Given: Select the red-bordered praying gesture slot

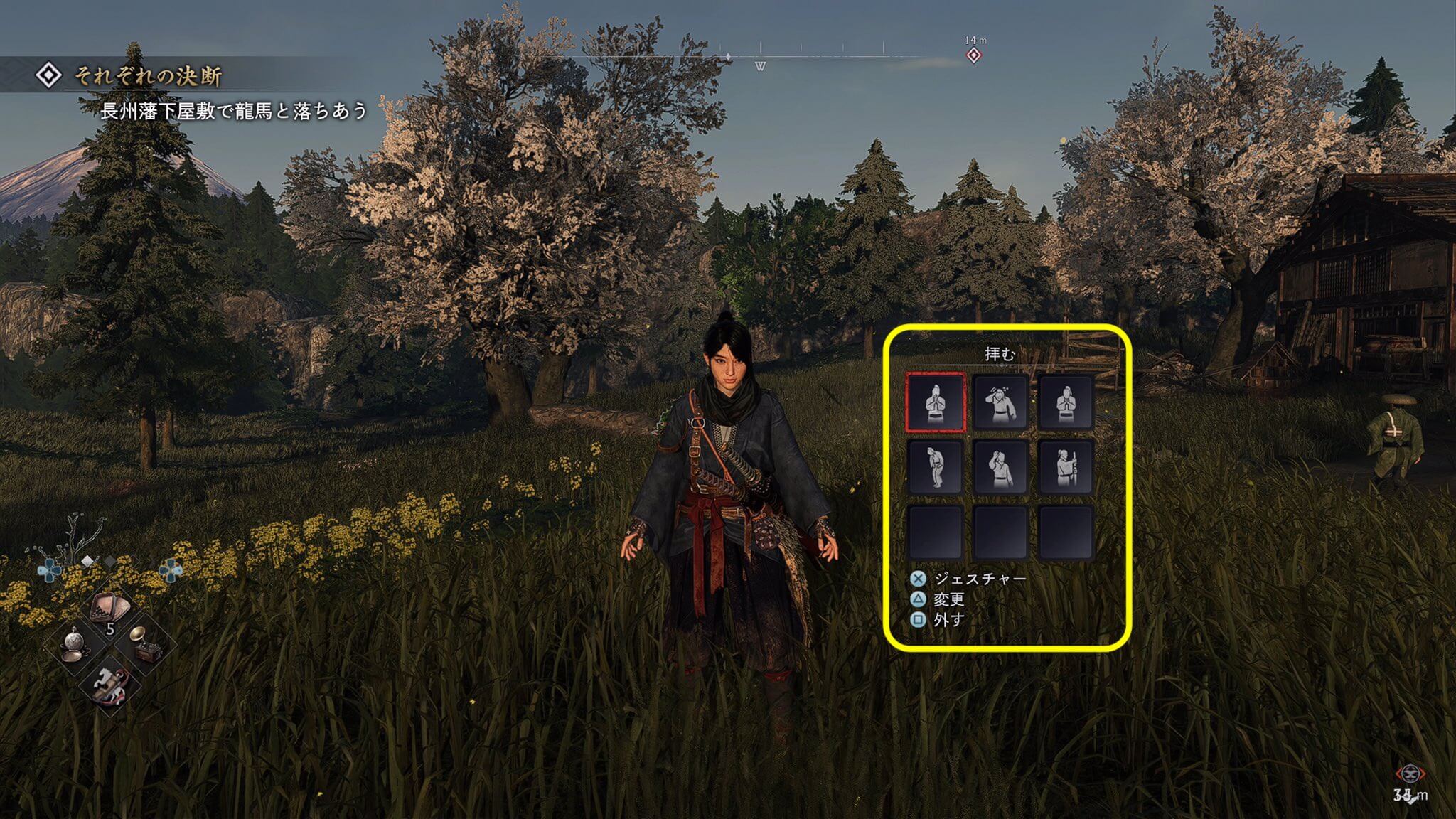Looking at the screenshot, I should click(935, 402).
